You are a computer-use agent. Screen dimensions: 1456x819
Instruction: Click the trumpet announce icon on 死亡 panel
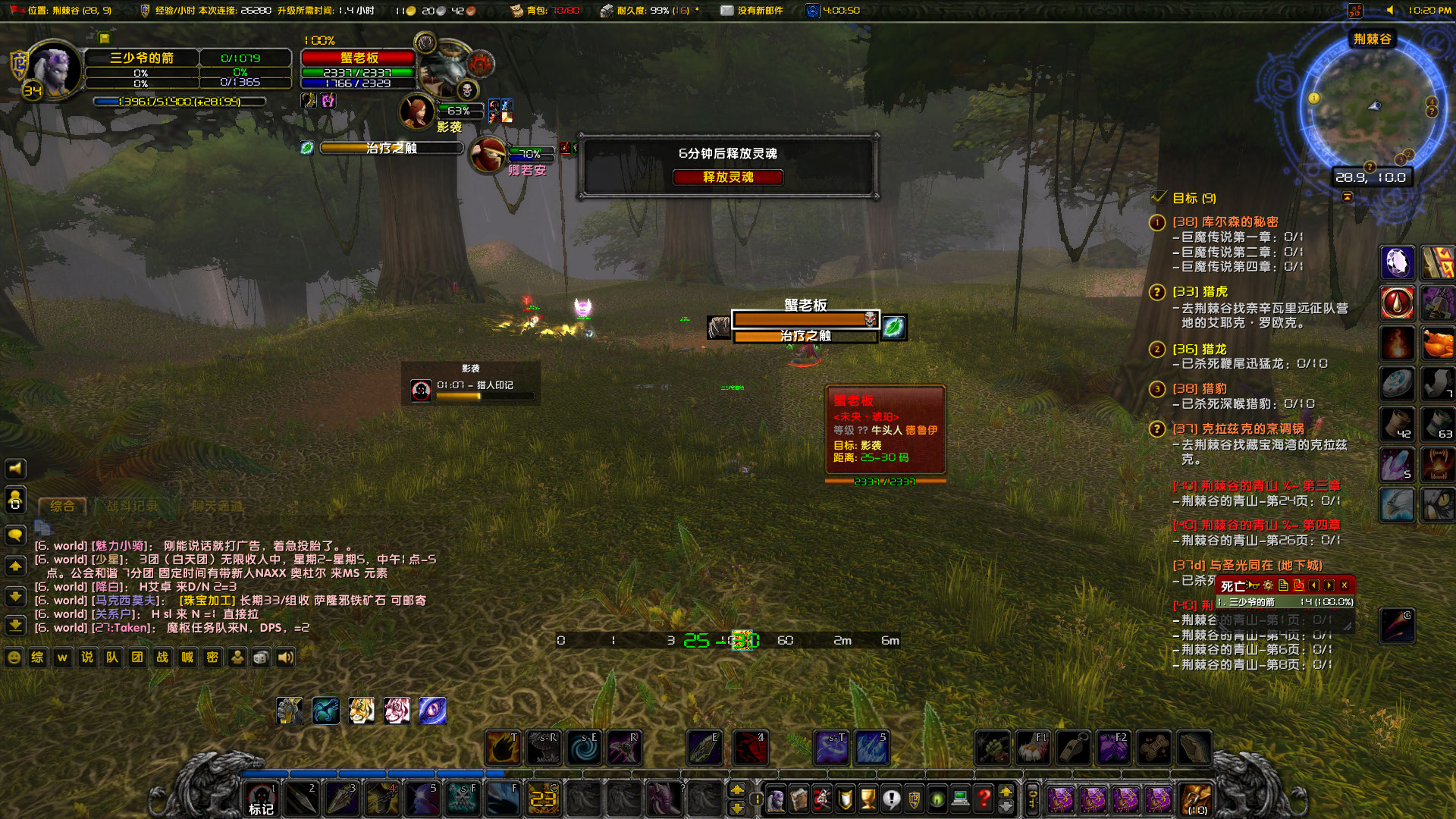click(1253, 585)
